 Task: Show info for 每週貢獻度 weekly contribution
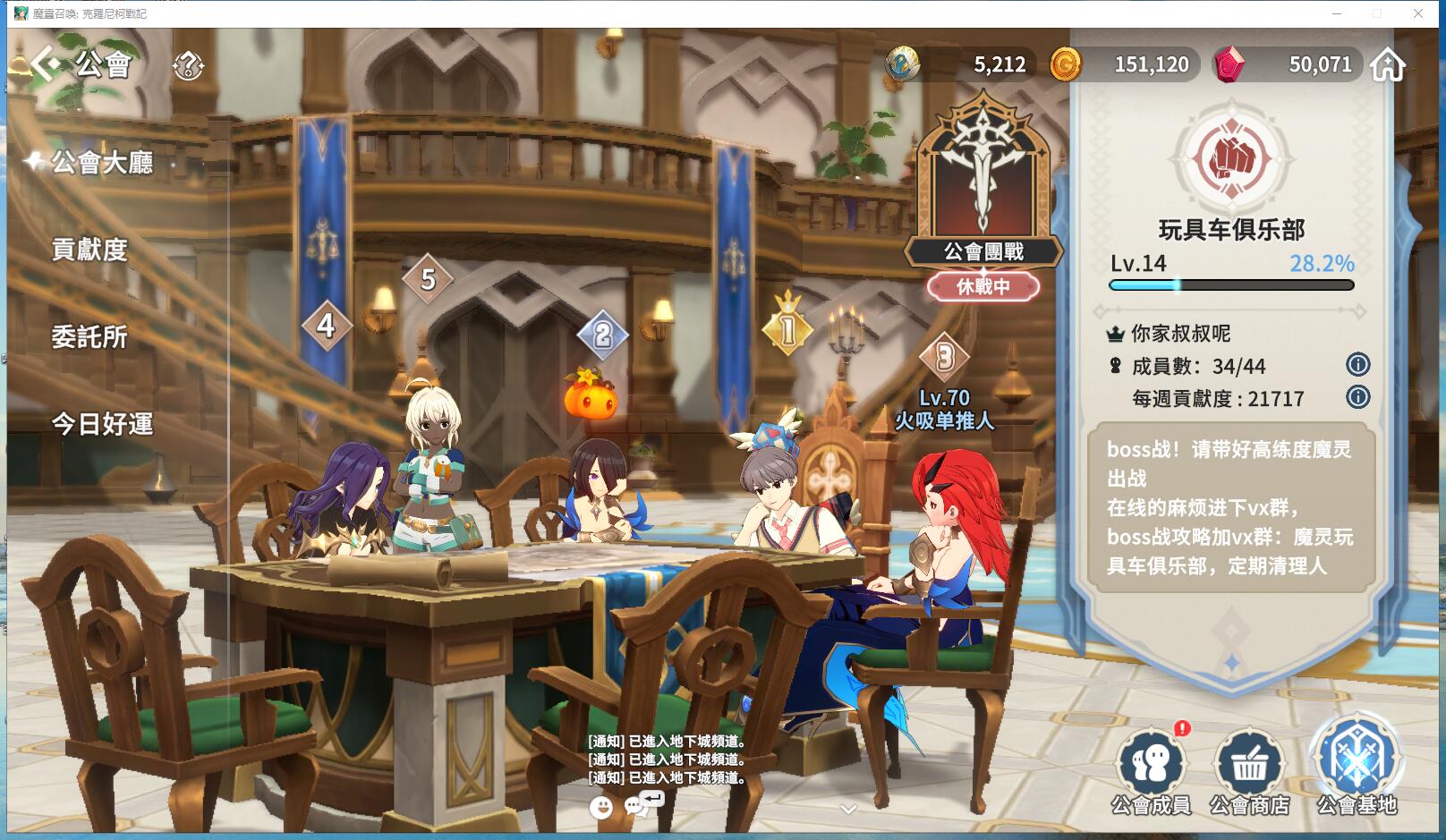point(1357,397)
